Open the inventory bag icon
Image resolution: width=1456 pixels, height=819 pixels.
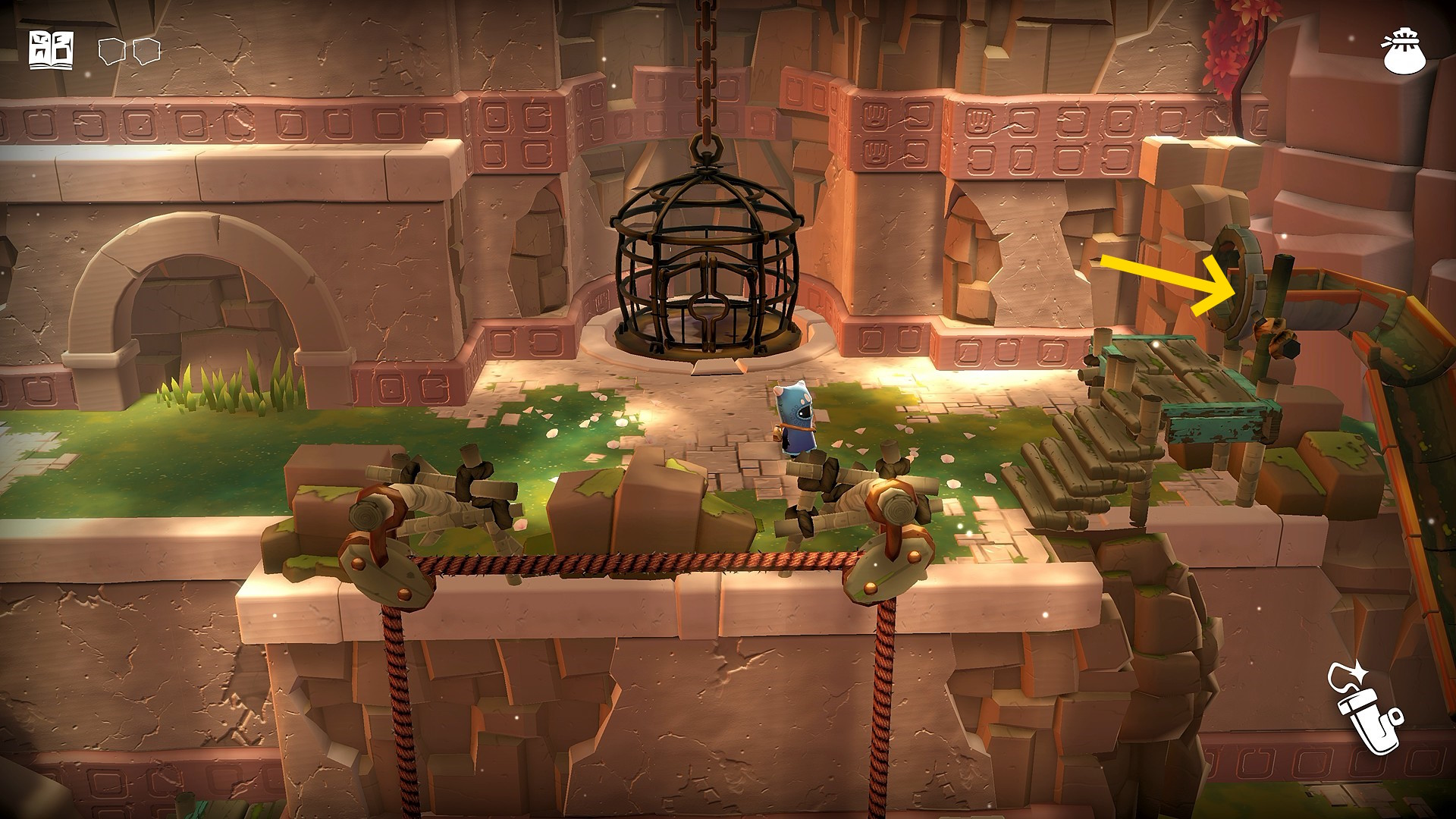coord(1404,51)
